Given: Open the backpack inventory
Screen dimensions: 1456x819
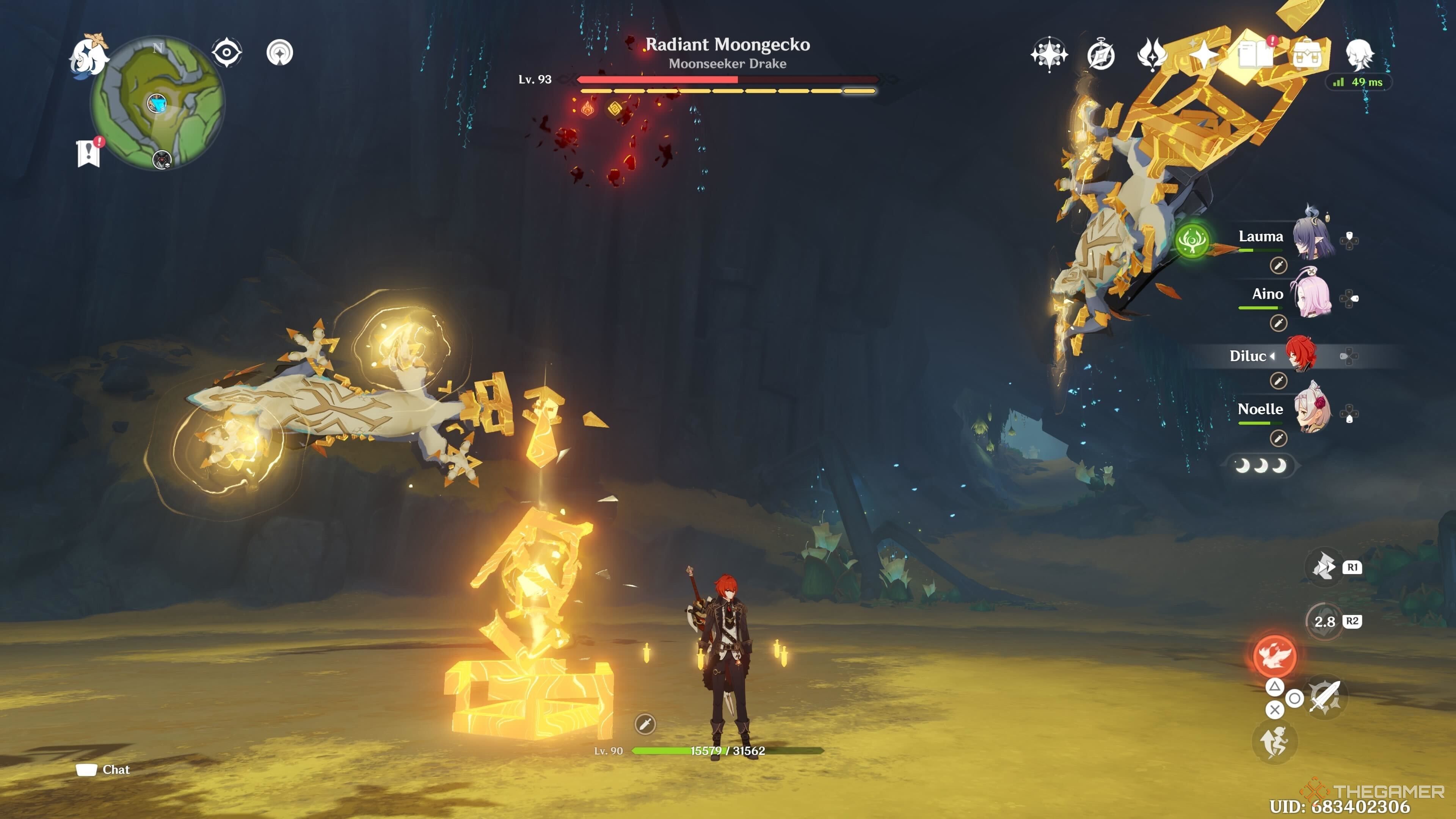Looking at the screenshot, I should tap(1307, 55).
